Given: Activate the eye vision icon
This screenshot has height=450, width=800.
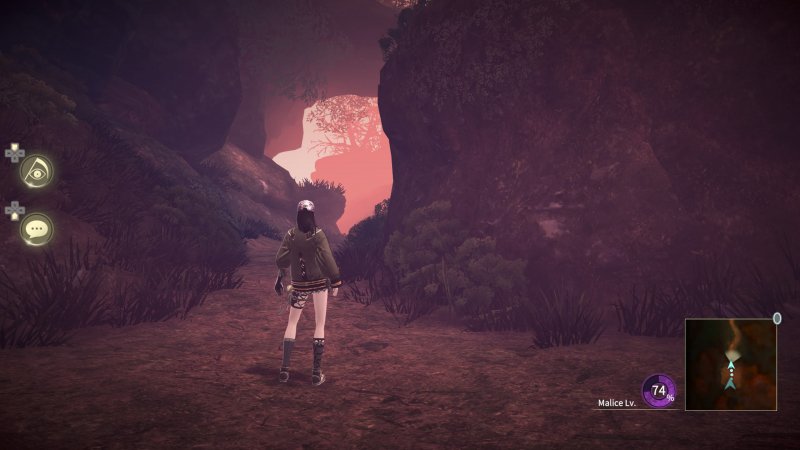Looking at the screenshot, I should (36, 171).
